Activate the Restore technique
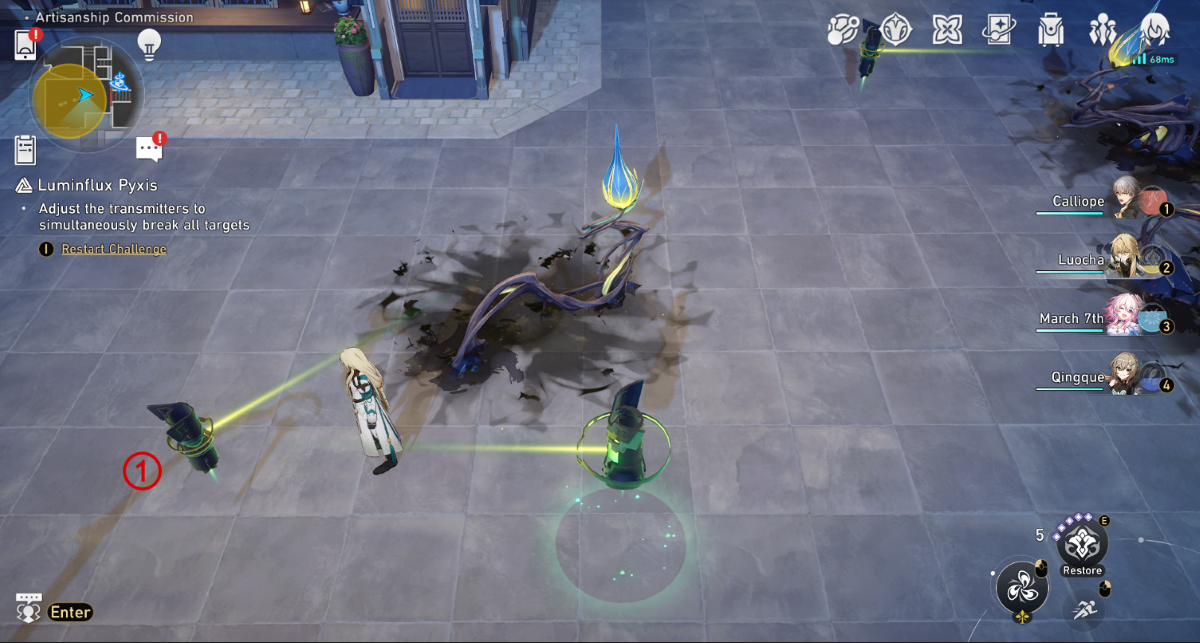 tap(1082, 545)
